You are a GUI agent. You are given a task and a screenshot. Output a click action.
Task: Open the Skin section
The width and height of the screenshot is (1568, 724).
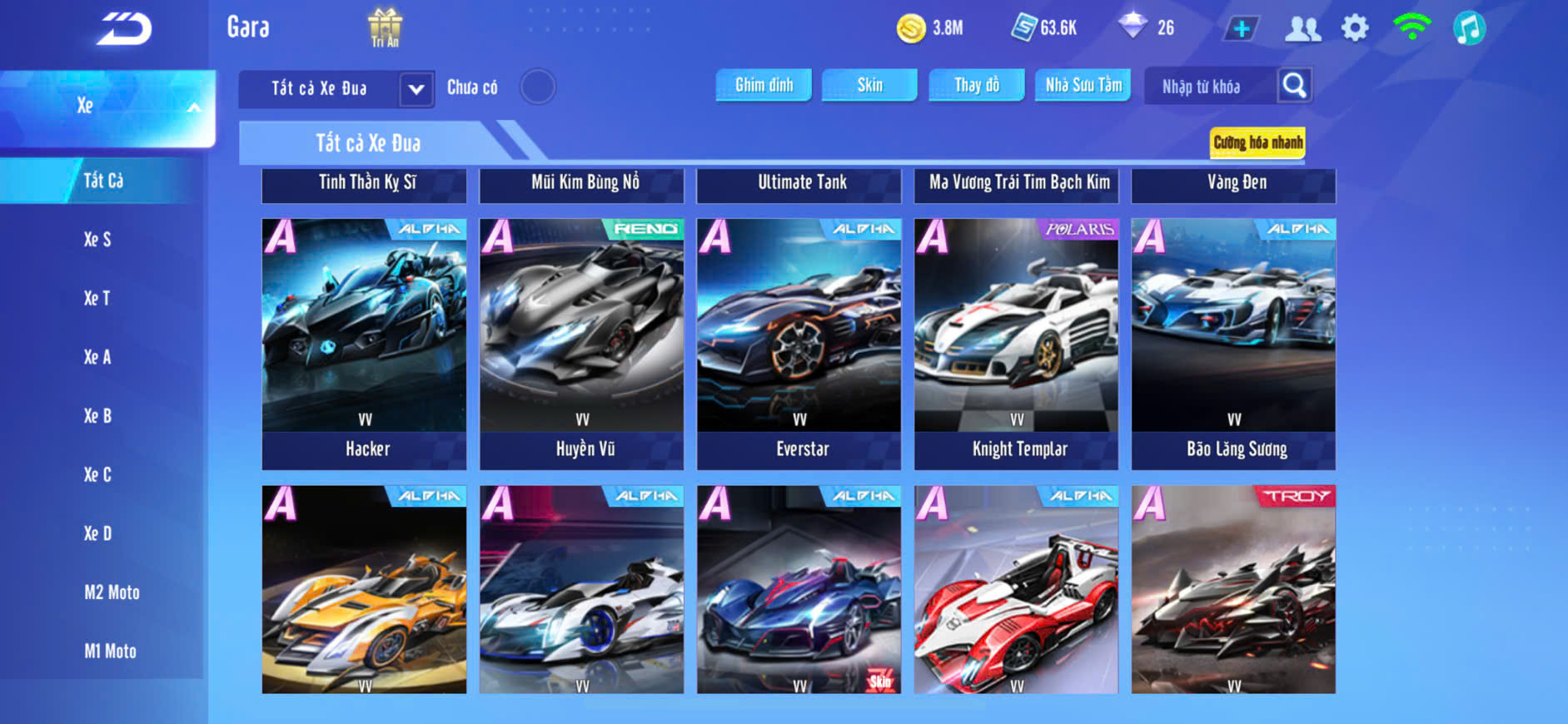point(869,85)
